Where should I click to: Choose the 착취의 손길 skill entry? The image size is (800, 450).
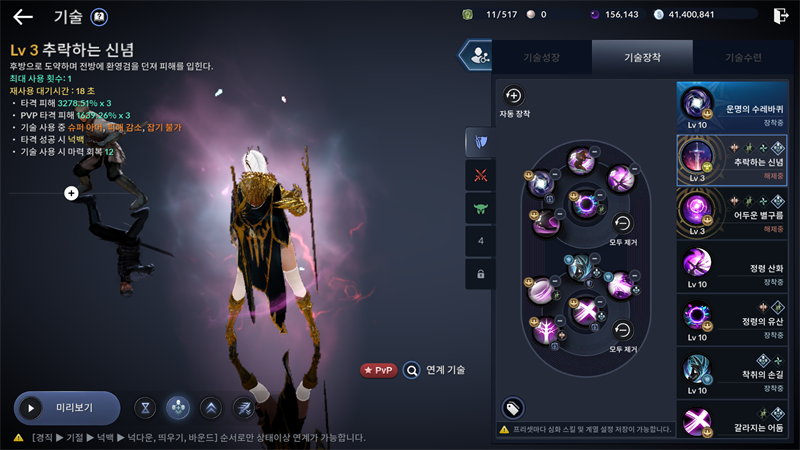tap(738, 372)
